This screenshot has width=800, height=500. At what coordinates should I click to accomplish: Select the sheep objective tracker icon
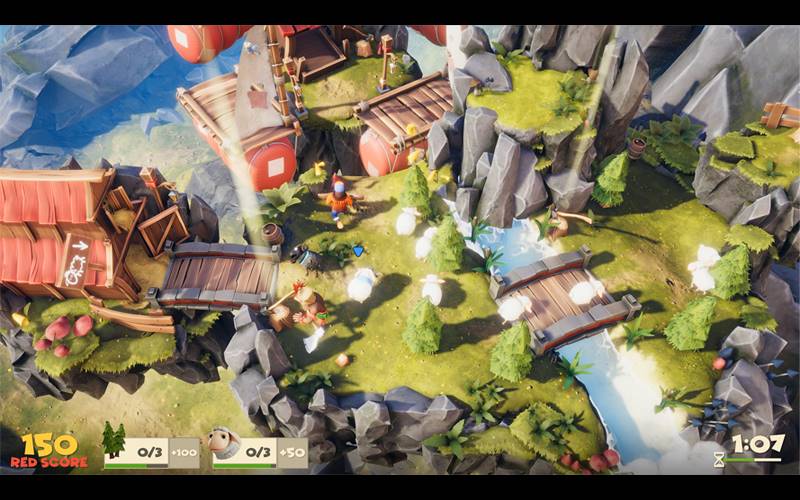[224, 442]
